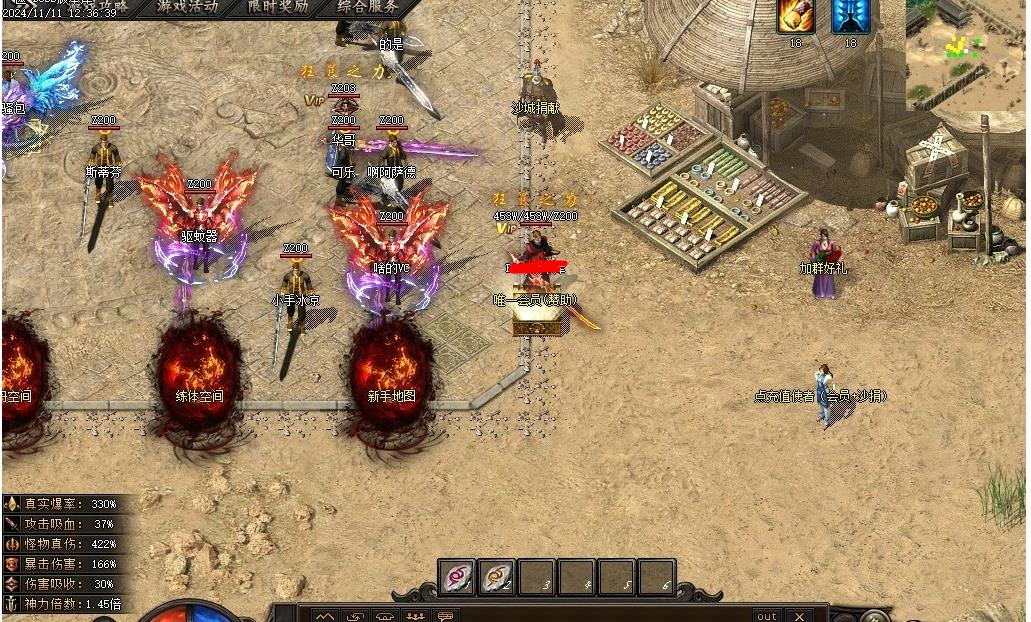Click the mountain peak icon on bottom bar

pos(324,616)
